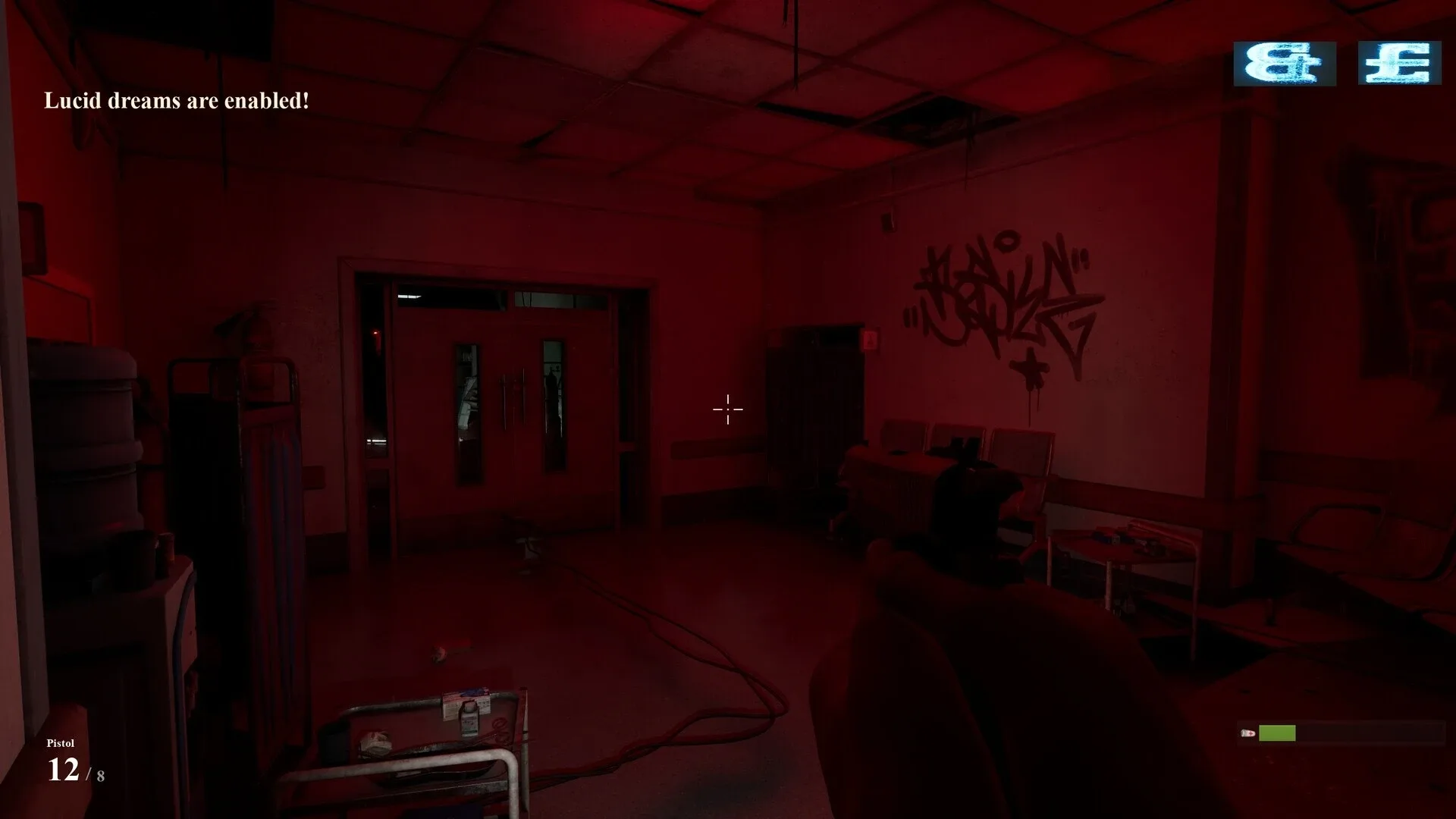1456x819 pixels.
Task: Click the medicine bottle on the cart
Action: click(x=469, y=720)
